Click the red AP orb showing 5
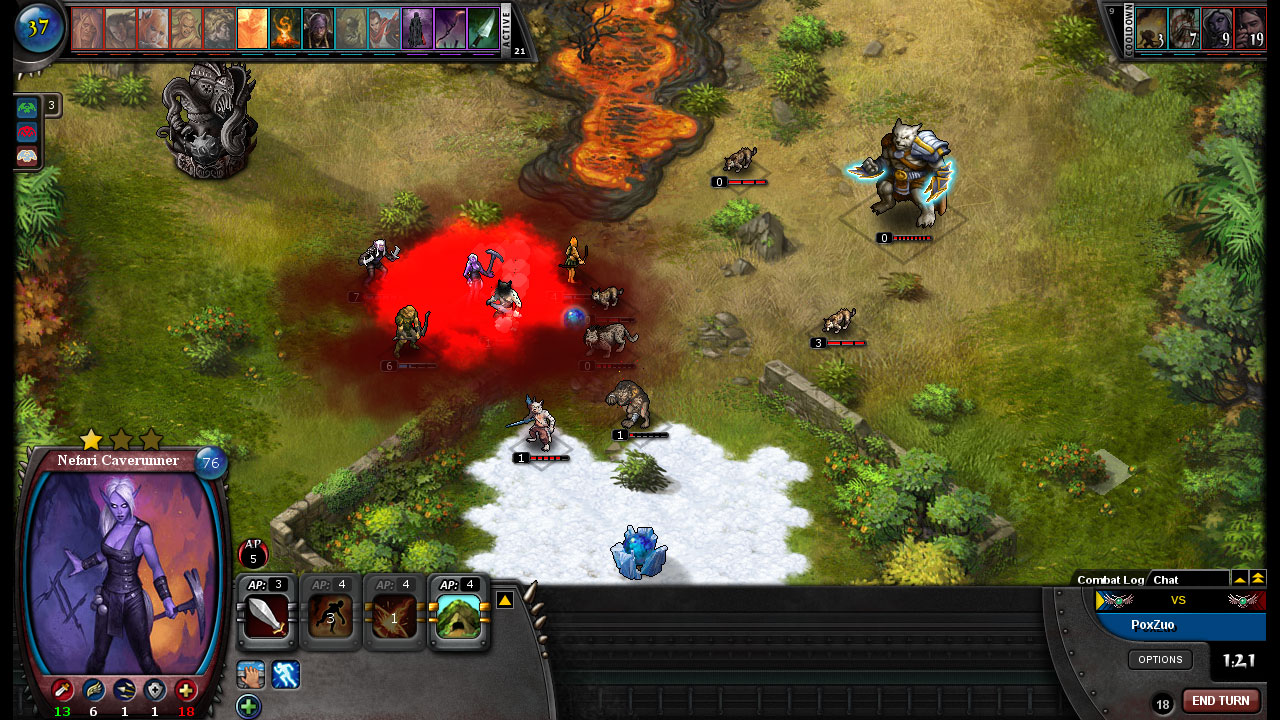 (254, 552)
